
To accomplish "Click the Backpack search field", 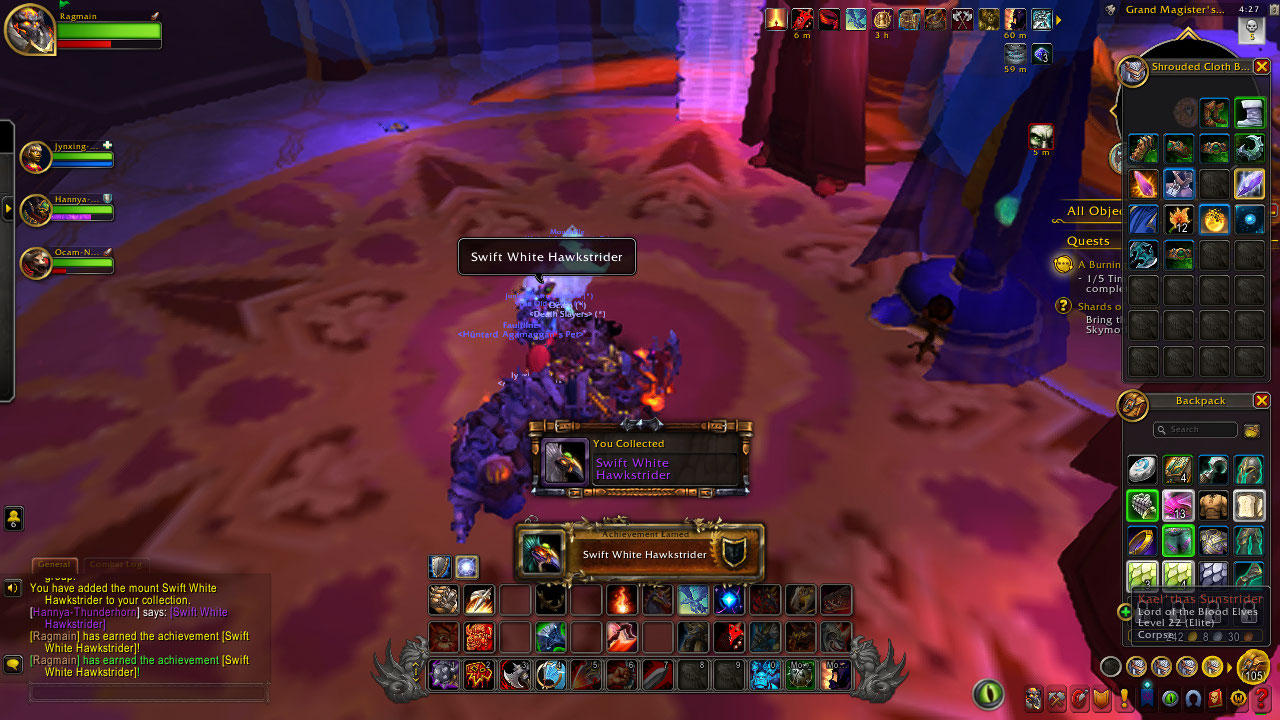I will click(x=1196, y=430).
